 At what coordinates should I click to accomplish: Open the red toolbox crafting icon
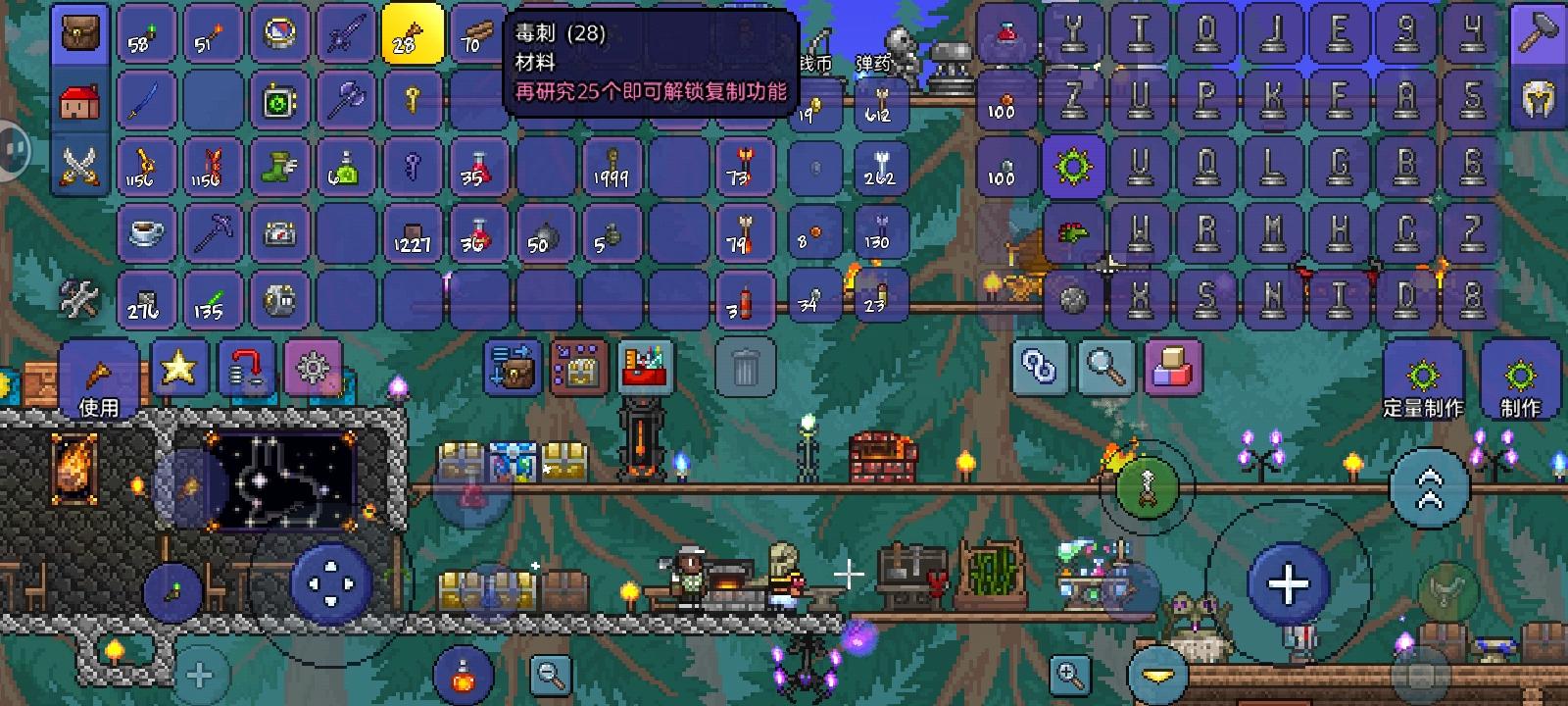click(643, 370)
